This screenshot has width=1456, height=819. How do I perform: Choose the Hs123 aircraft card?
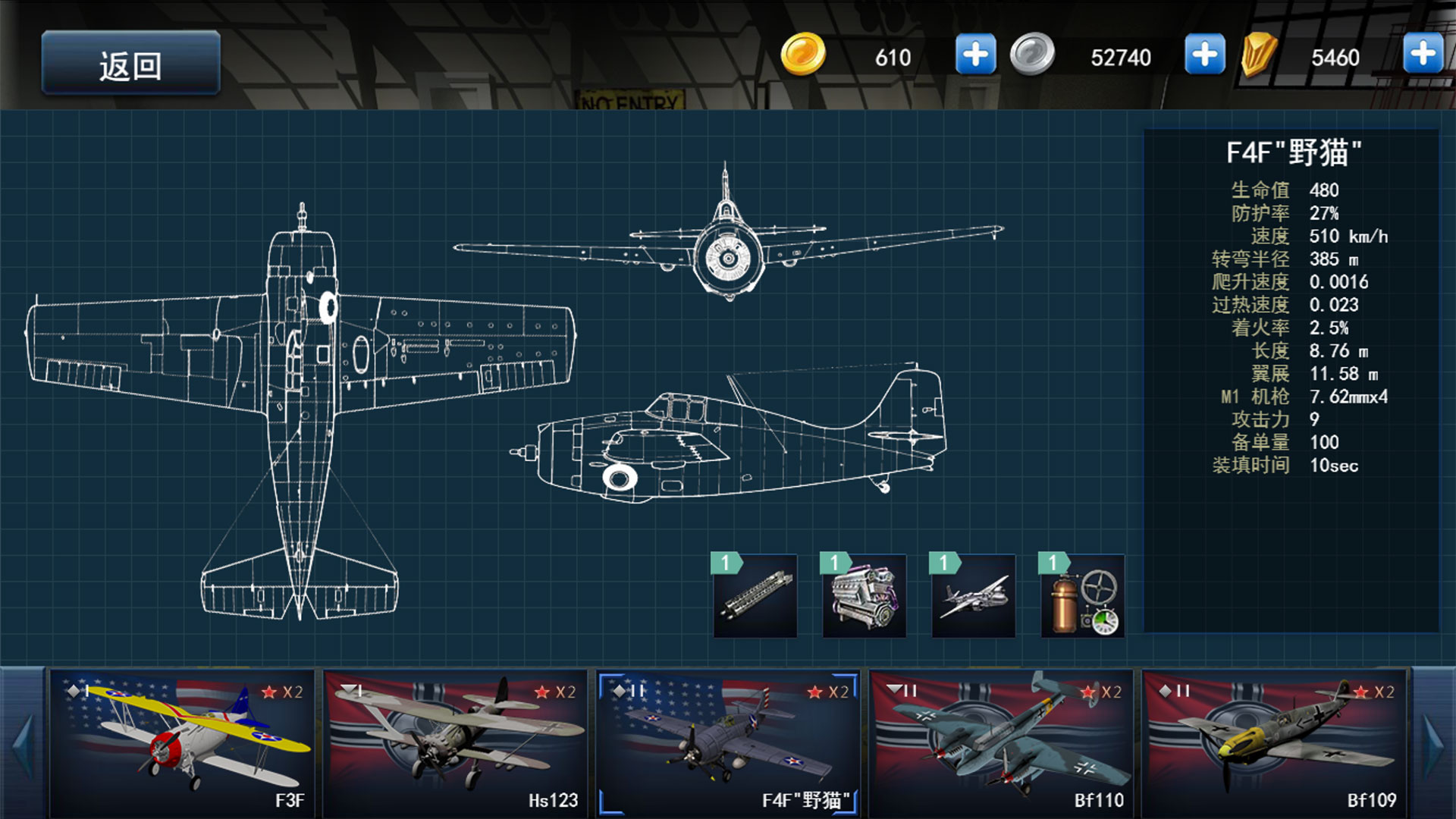455,743
